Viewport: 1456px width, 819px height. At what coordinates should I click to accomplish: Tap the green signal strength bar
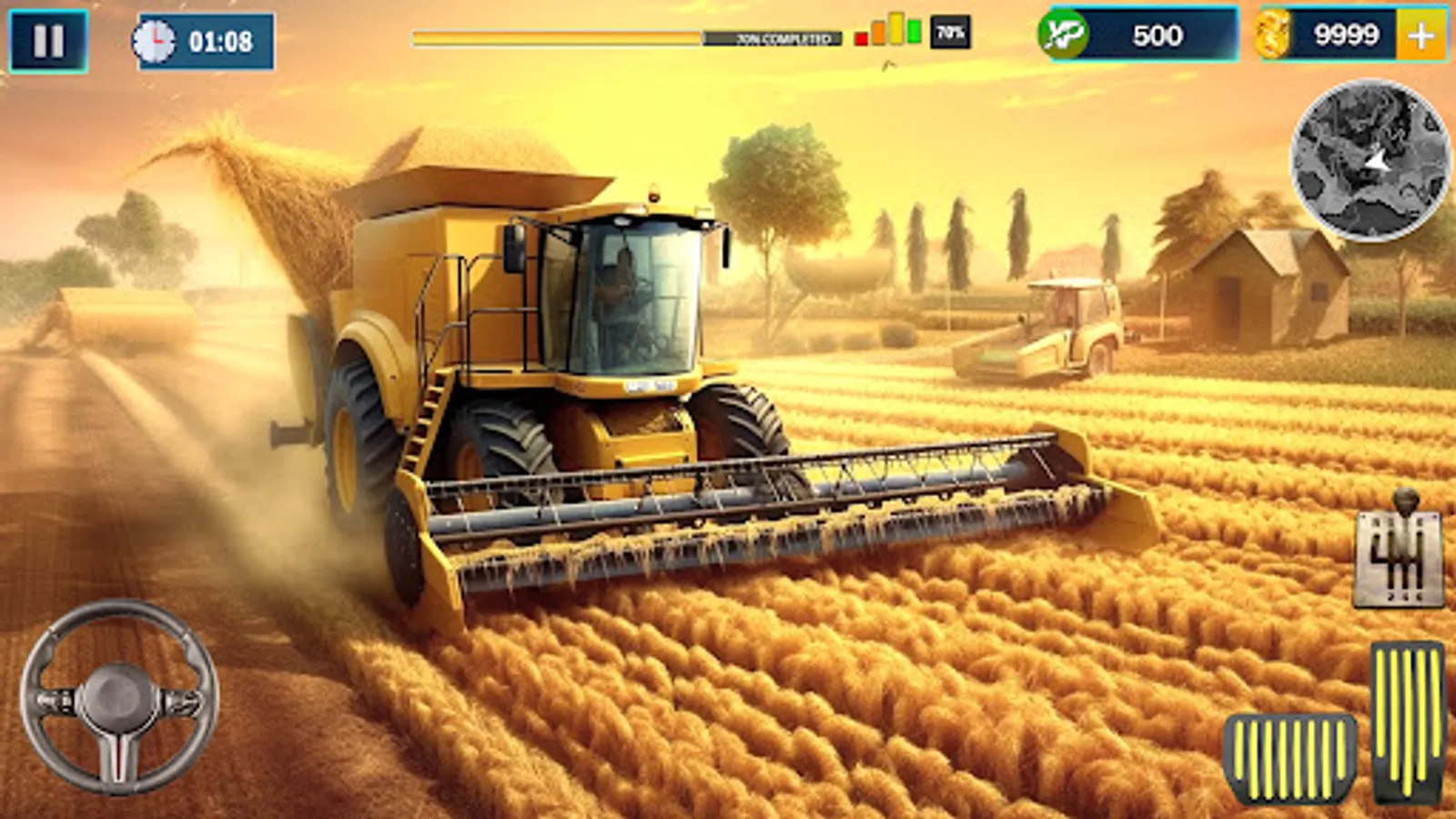914,30
